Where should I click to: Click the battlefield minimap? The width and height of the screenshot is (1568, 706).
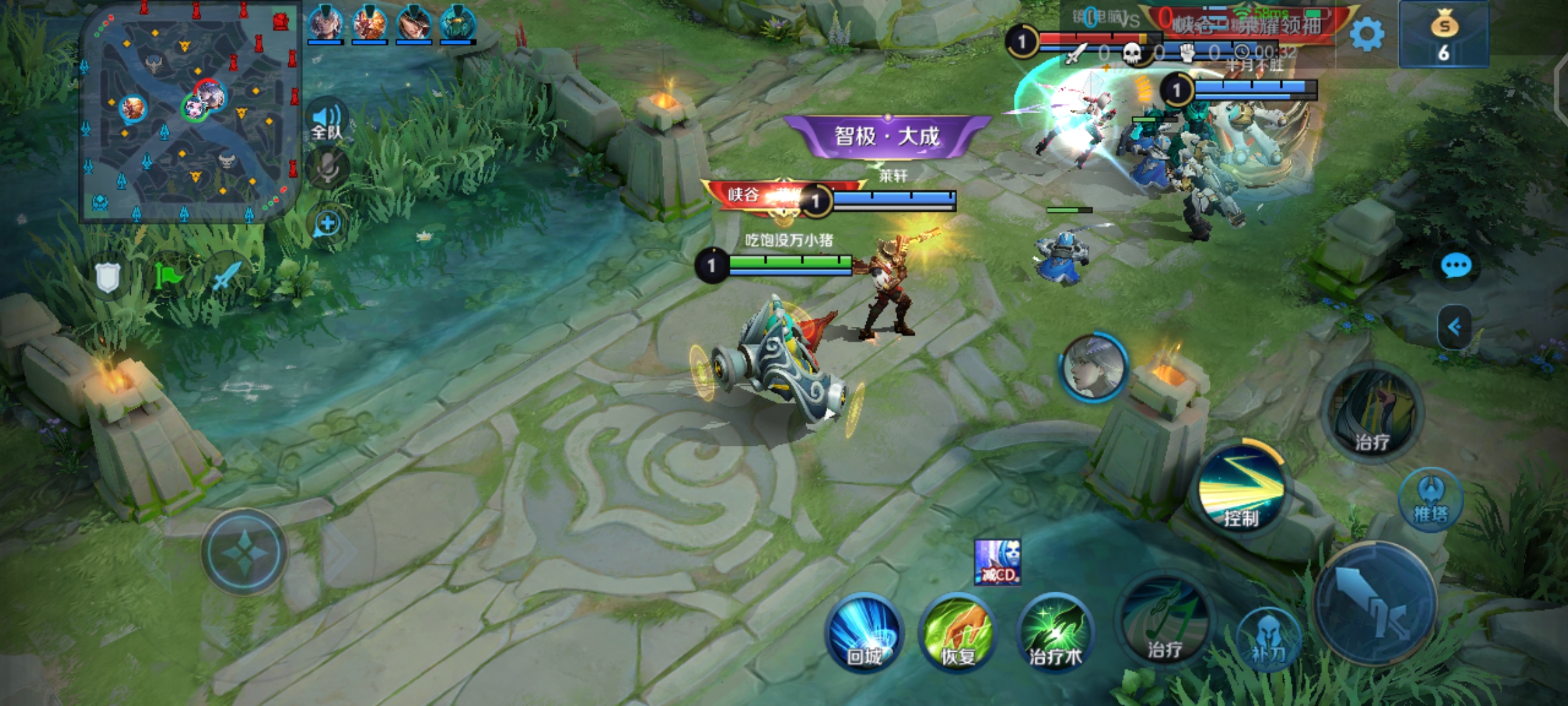[189, 112]
